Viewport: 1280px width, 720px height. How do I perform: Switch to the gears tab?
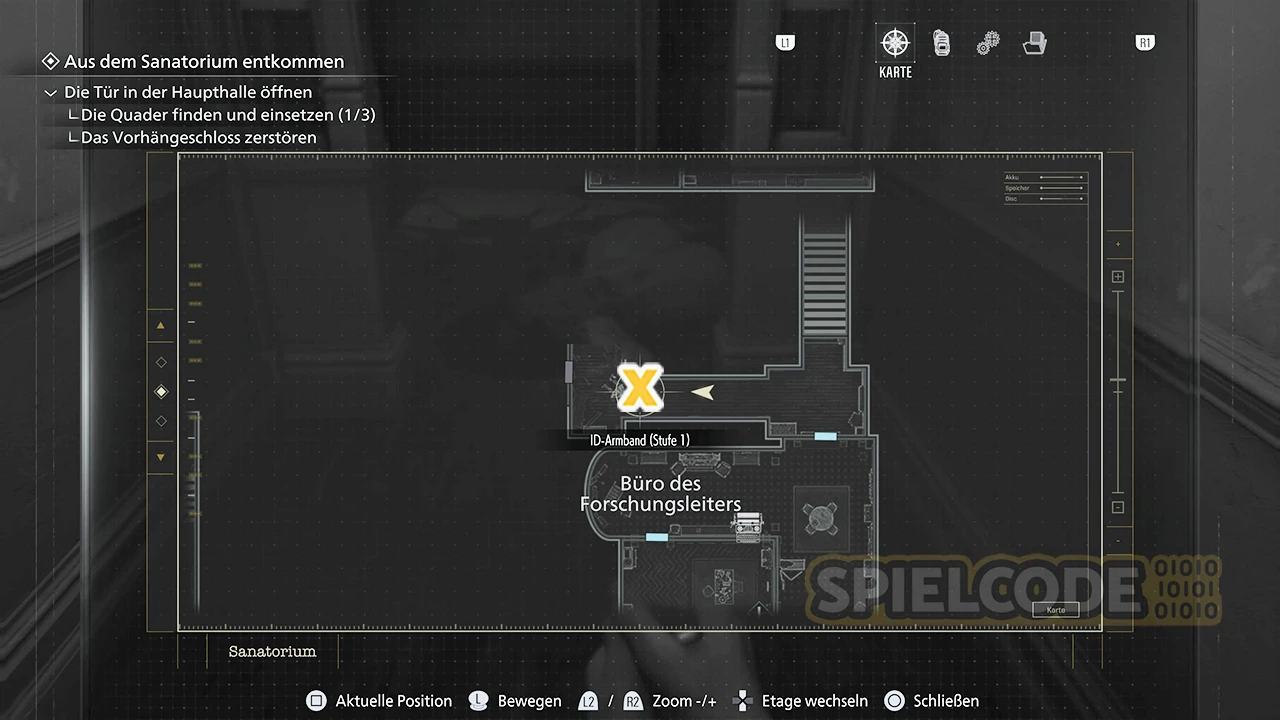coord(988,43)
